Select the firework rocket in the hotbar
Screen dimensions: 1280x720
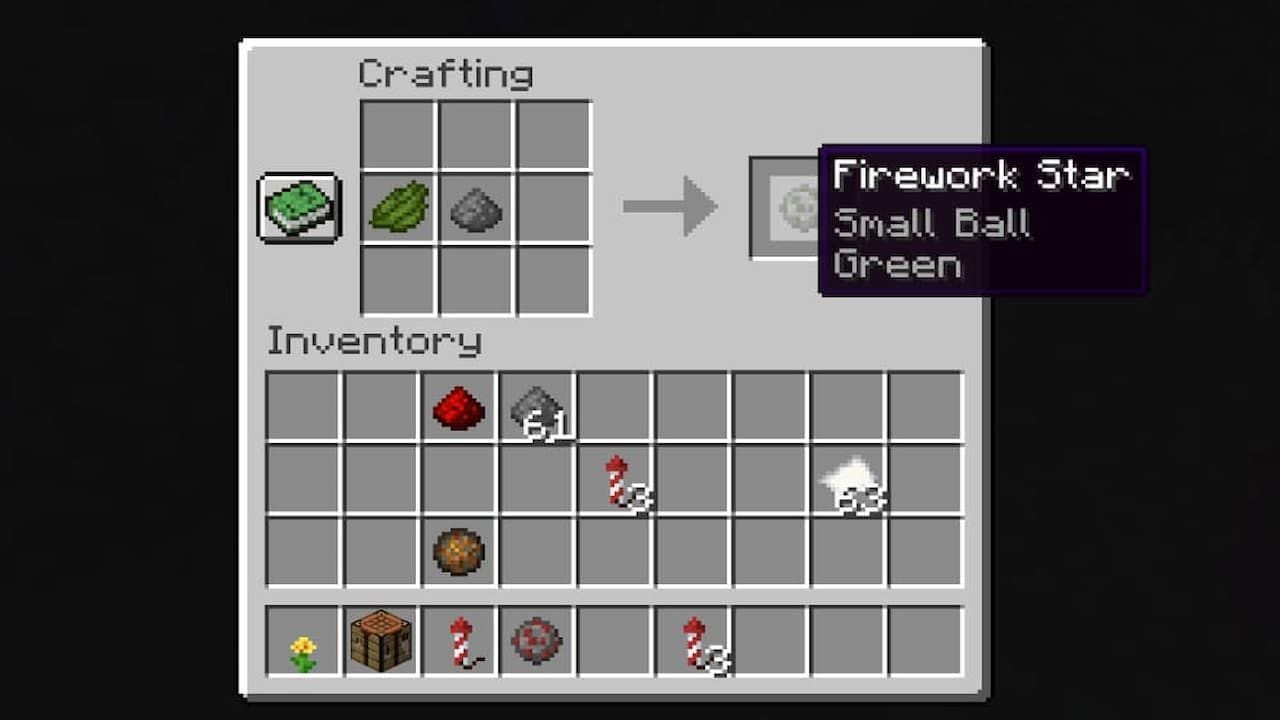tap(459, 641)
